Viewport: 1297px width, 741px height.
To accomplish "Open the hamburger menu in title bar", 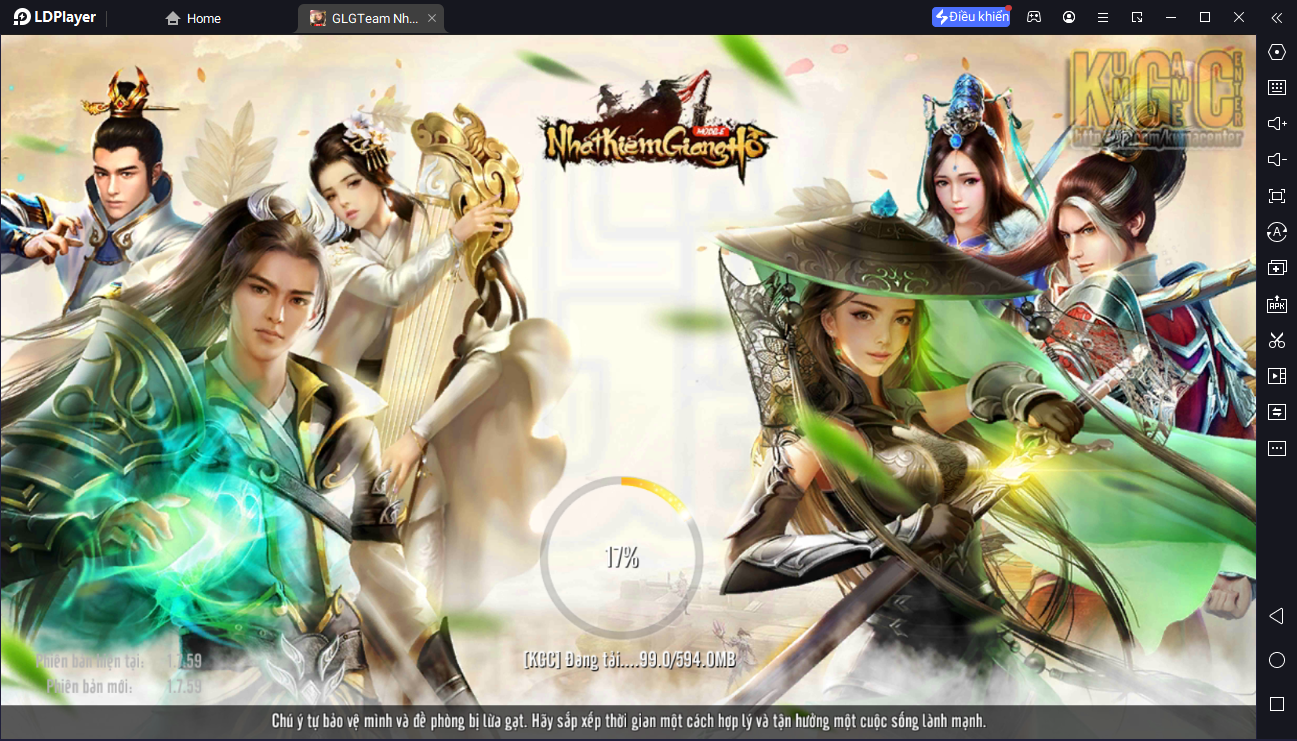I will tap(1103, 17).
